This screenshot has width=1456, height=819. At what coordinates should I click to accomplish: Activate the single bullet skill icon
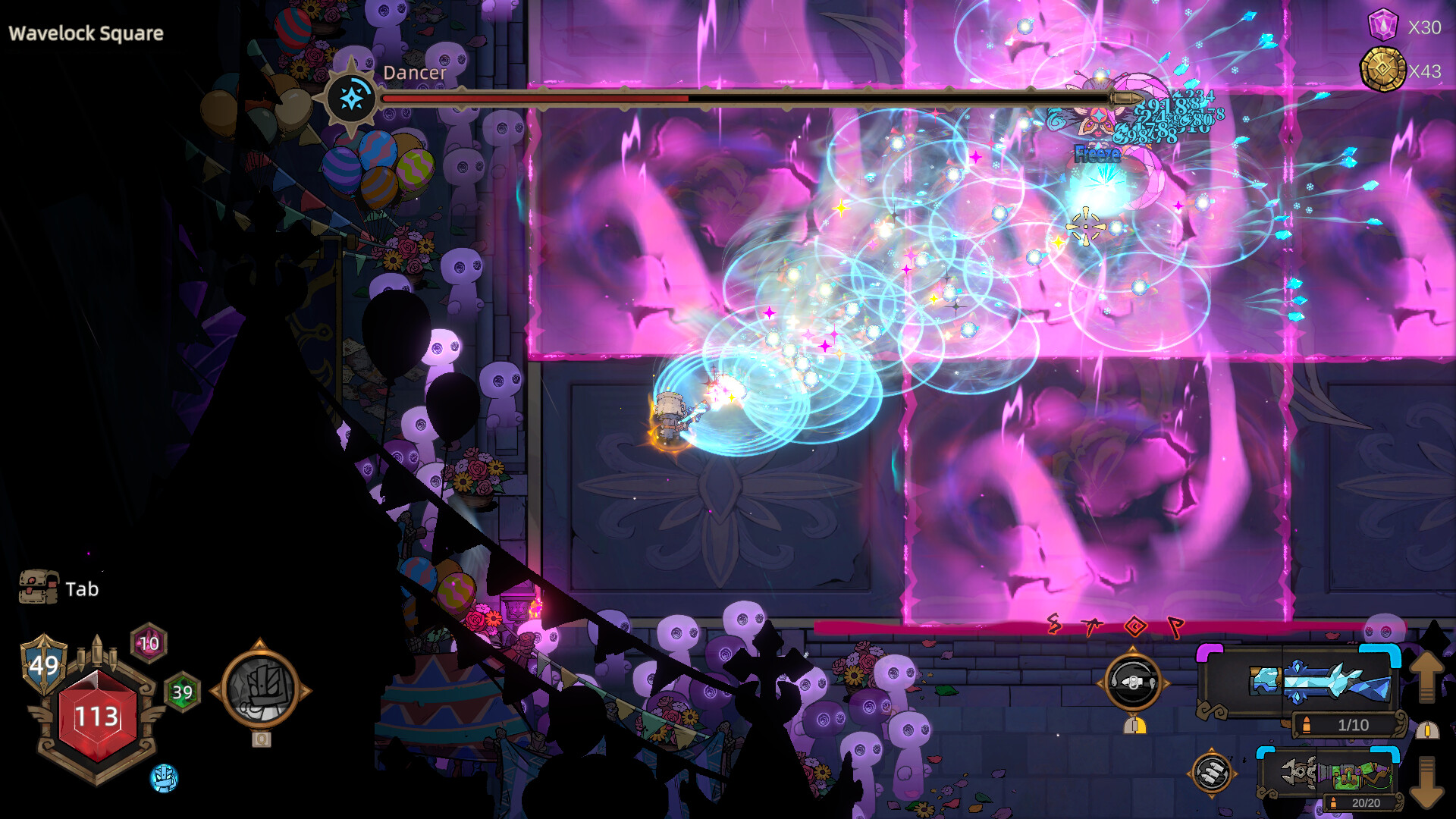click(x=1133, y=682)
